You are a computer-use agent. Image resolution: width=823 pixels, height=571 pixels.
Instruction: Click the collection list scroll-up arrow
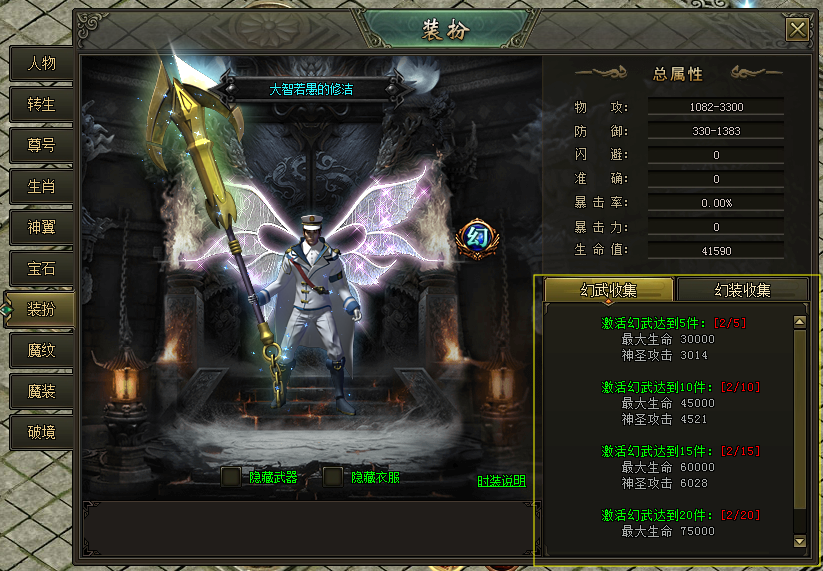point(799,322)
